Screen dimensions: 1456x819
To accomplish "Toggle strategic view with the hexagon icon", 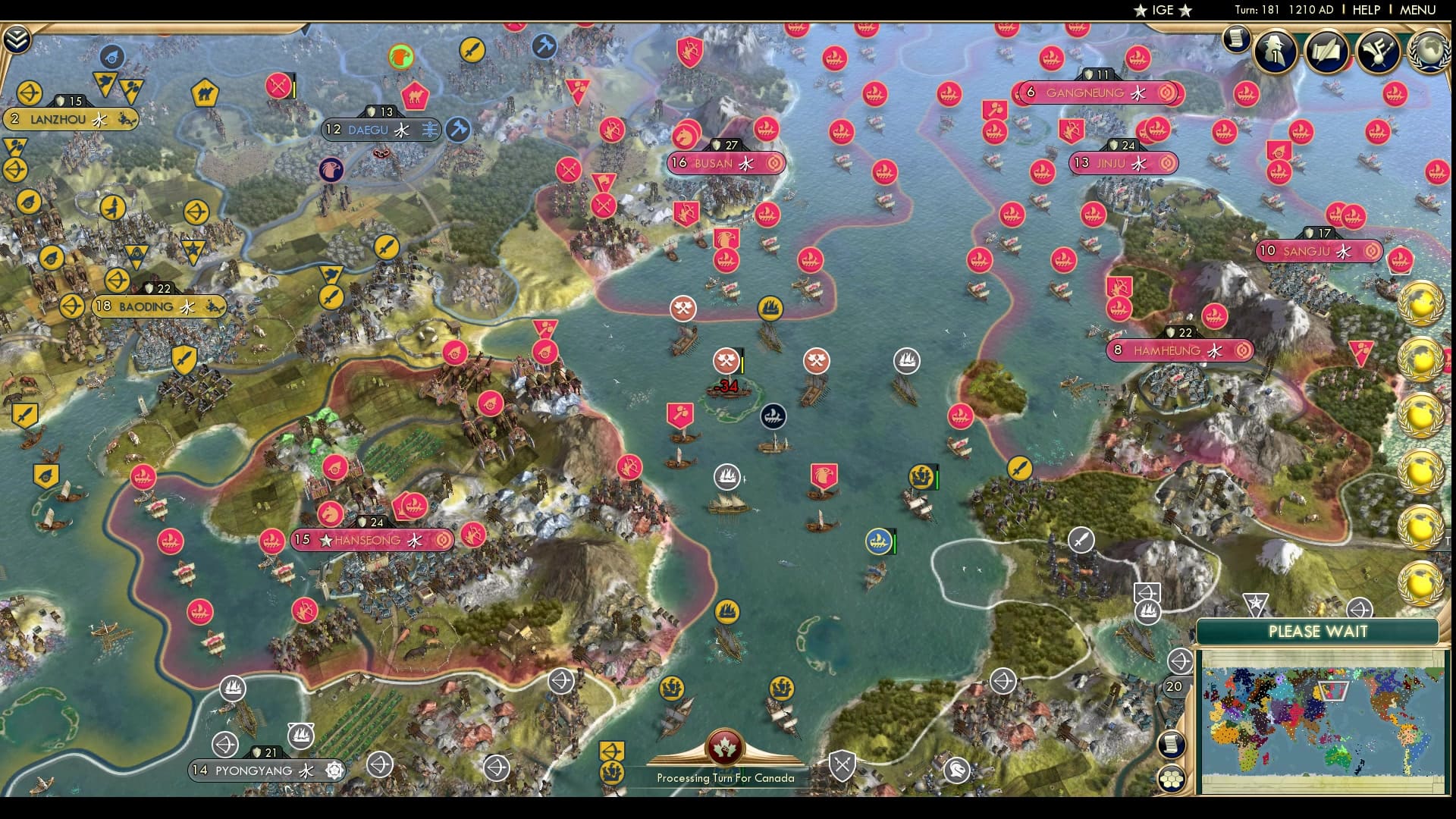I will click(x=1173, y=779).
